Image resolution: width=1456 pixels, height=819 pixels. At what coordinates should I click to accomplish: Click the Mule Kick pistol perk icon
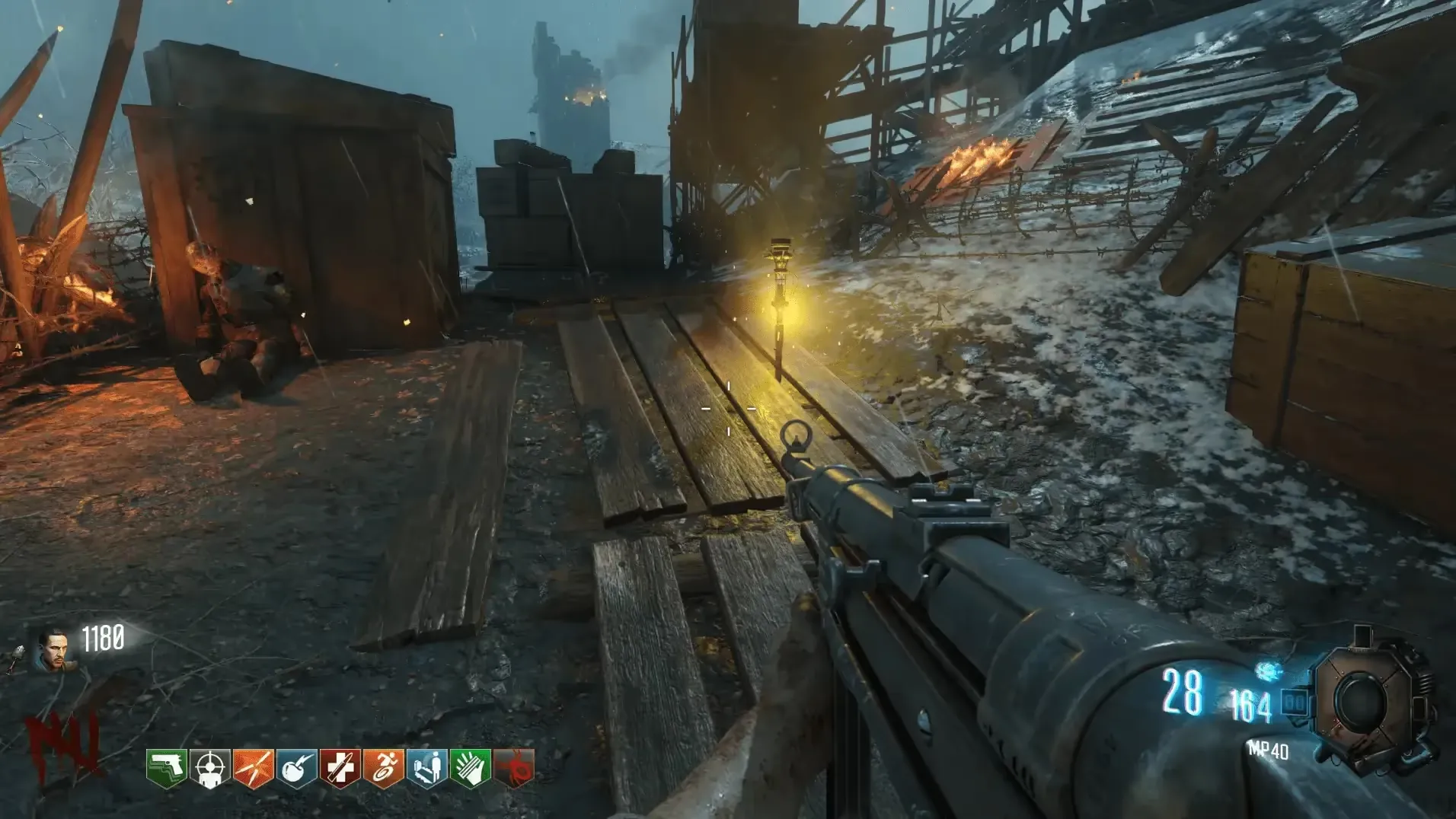click(x=167, y=767)
